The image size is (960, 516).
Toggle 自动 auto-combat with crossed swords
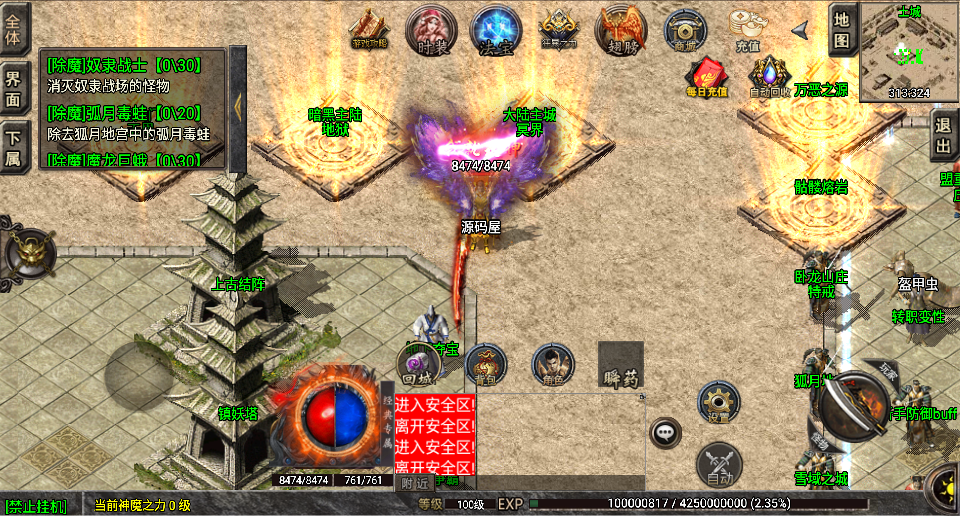click(x=718, y=462)
